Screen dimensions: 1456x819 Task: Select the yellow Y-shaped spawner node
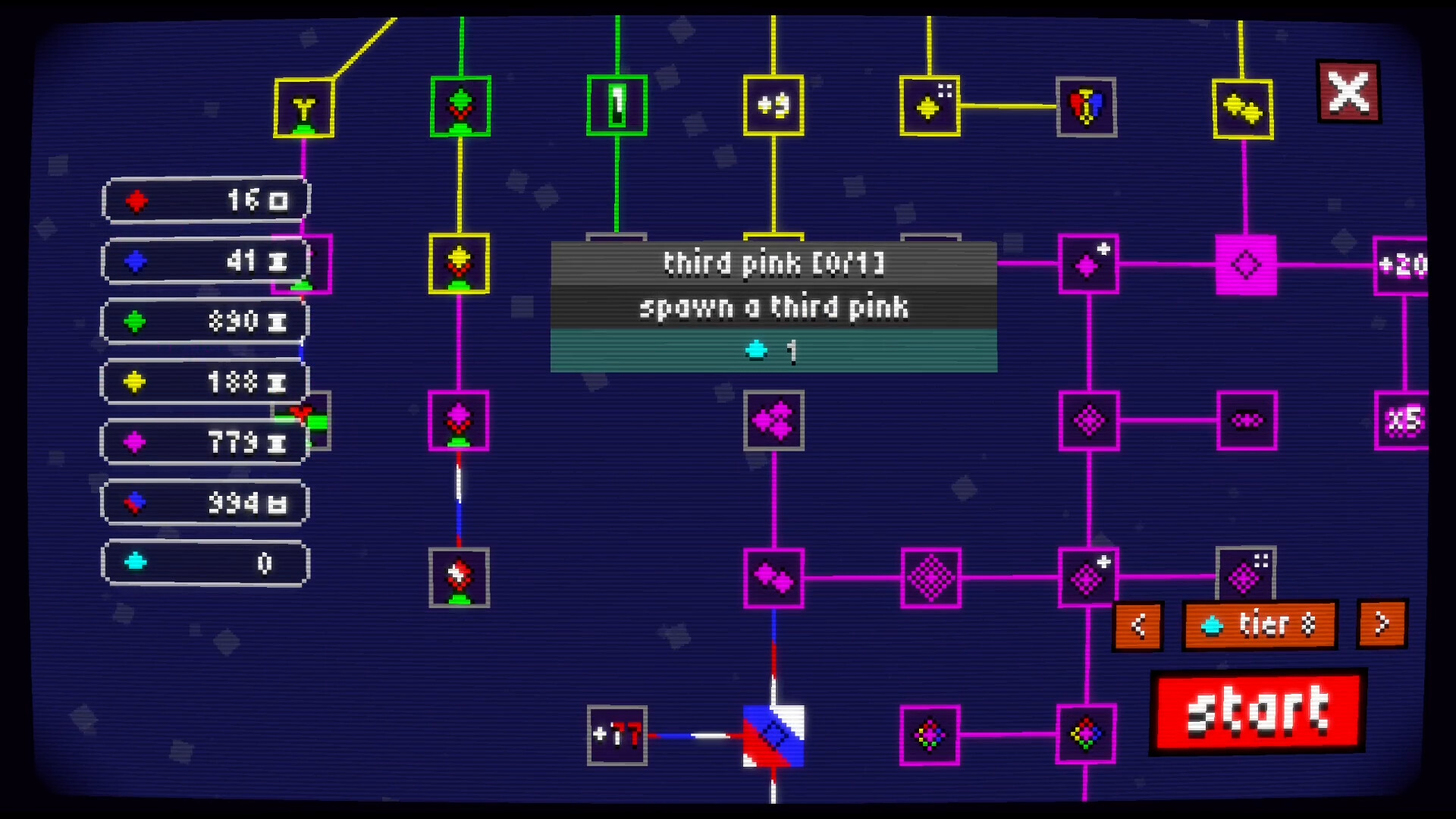pos(303,106)
